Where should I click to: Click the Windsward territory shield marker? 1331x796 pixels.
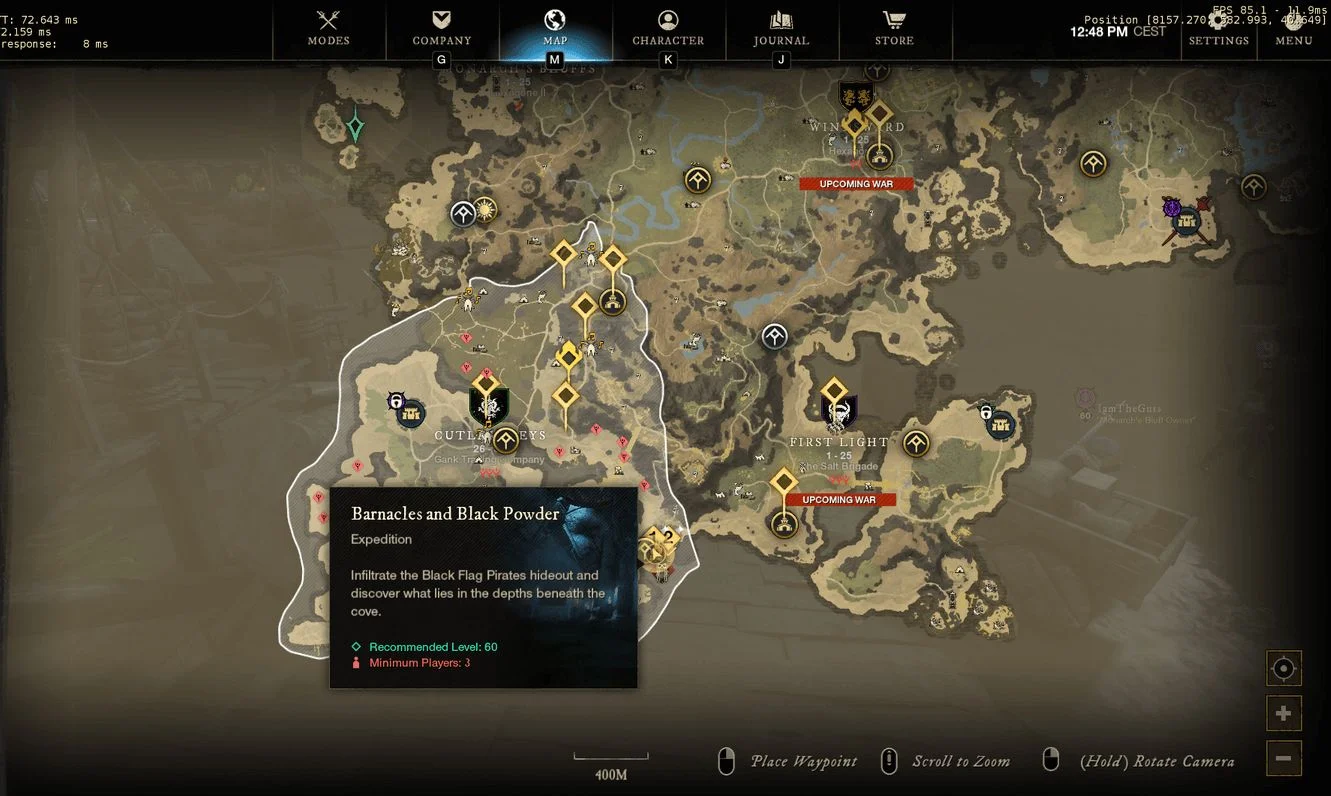tap(855, 97)
